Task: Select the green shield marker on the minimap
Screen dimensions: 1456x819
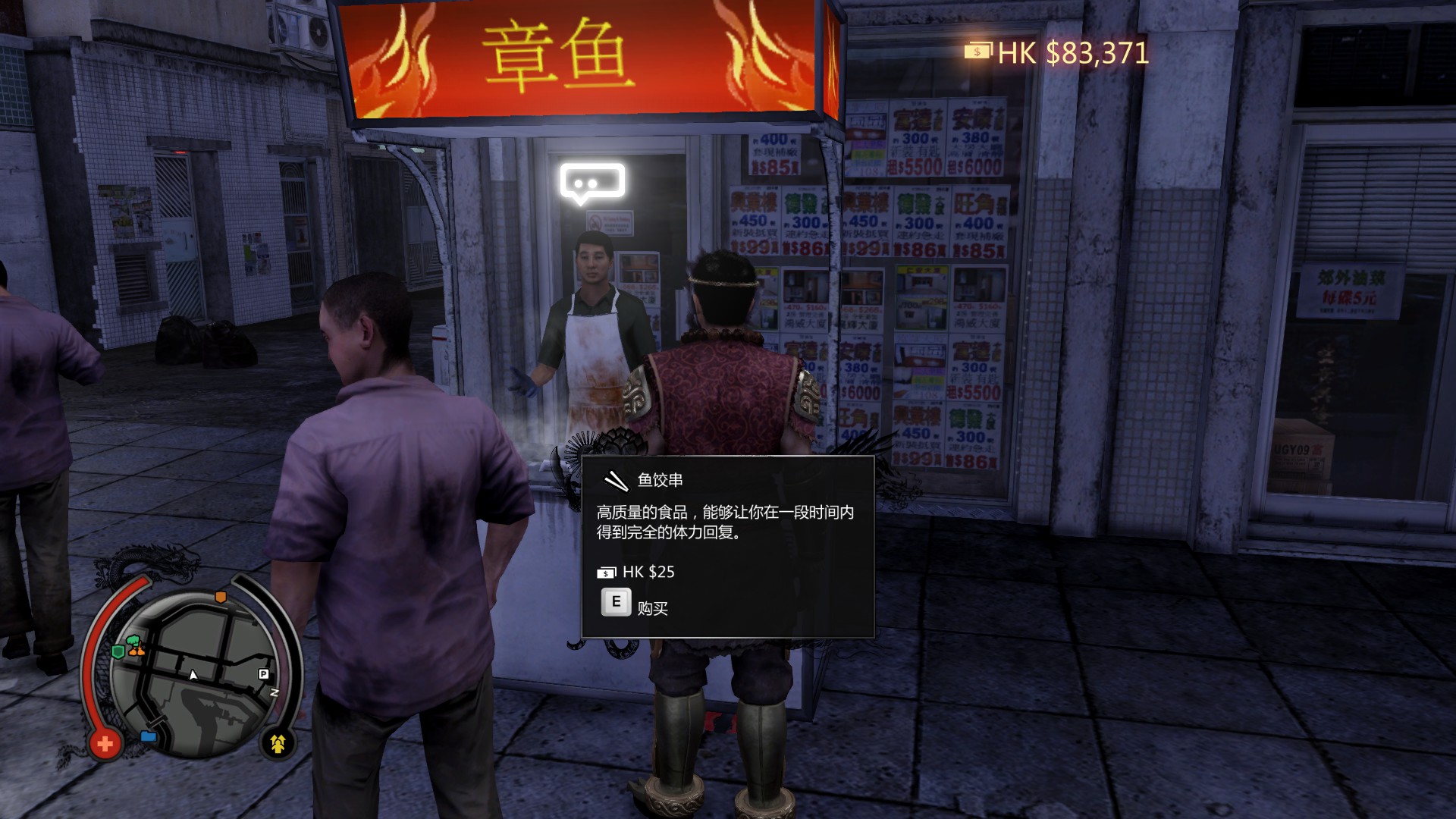Action: 119,651
